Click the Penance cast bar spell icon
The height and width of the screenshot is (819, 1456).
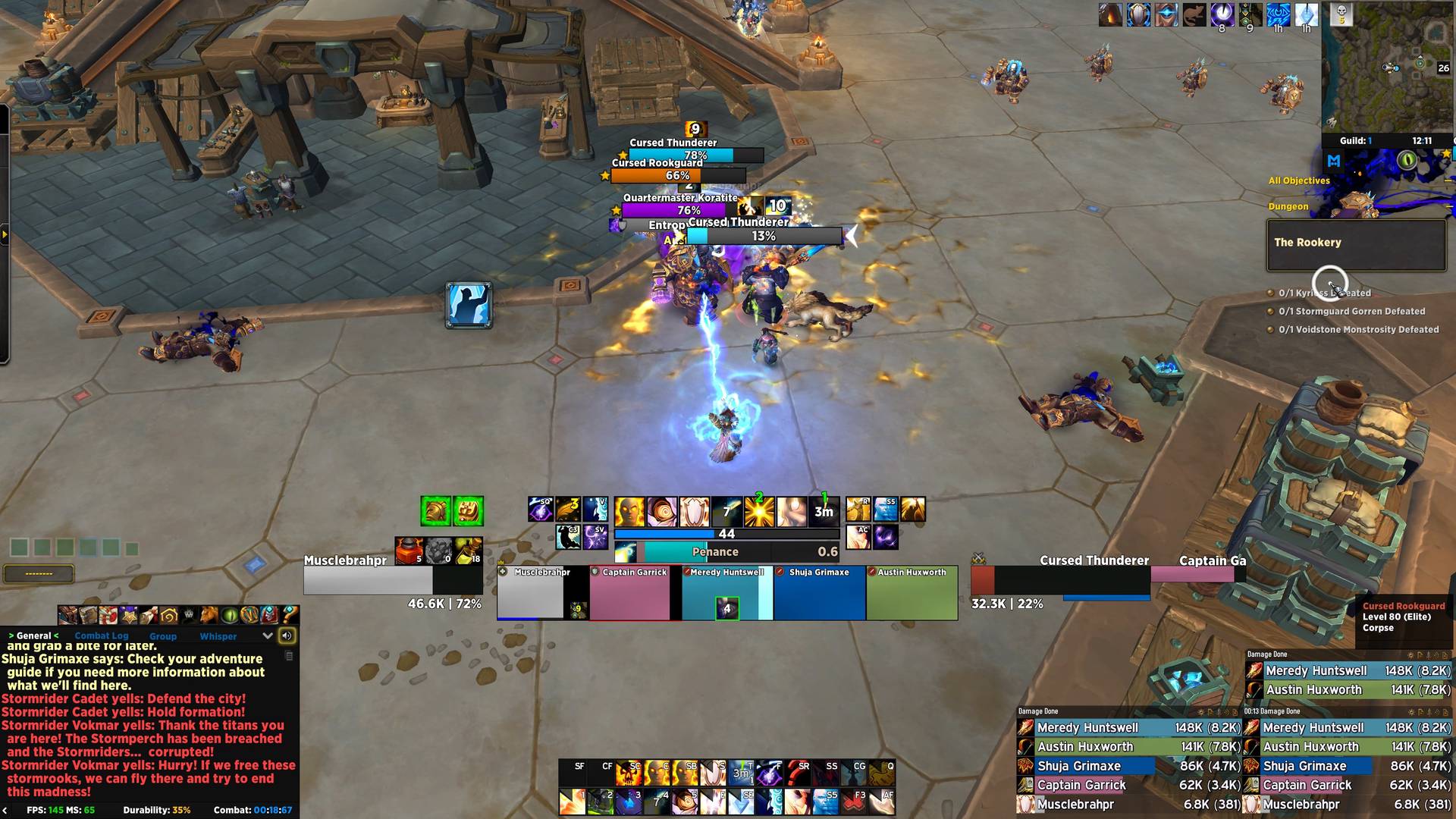pyautogui.click(x=626, y=552)
